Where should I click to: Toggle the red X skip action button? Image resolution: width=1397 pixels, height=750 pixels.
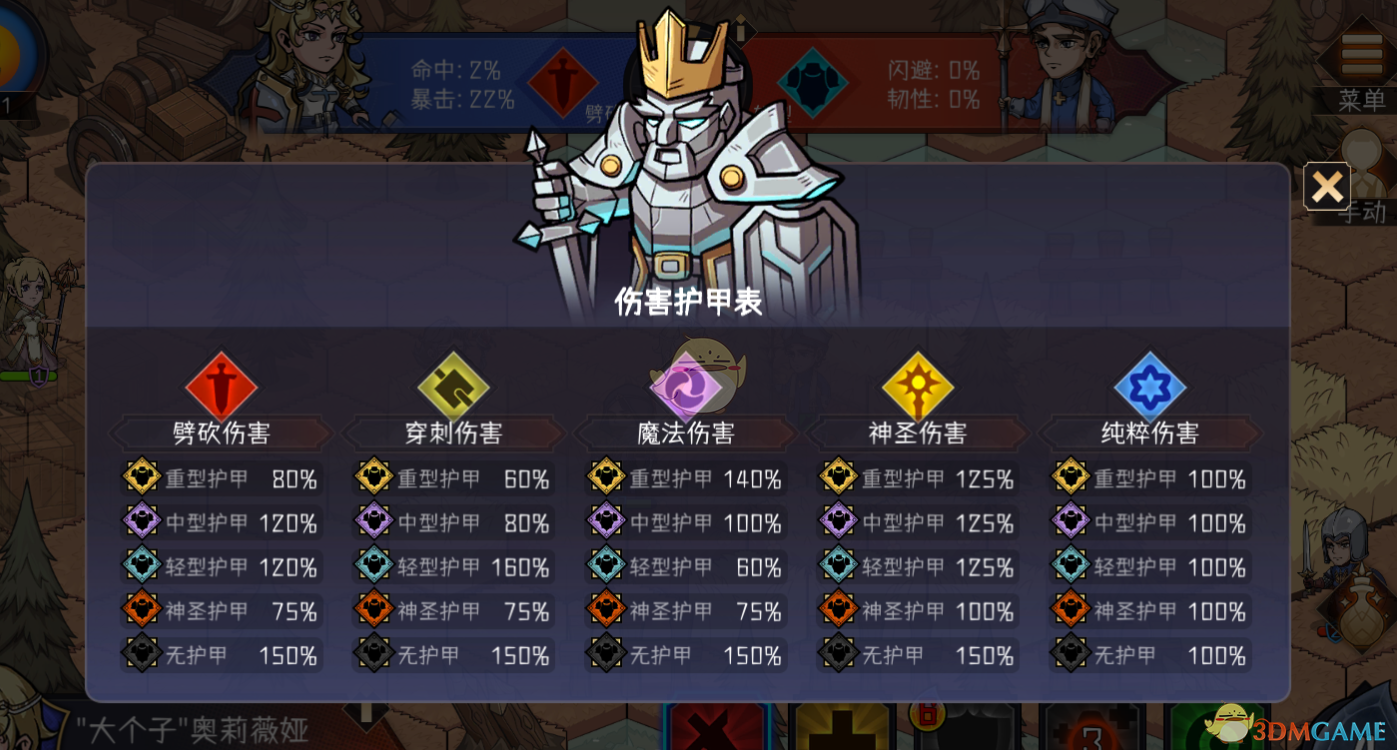point(716,730)
